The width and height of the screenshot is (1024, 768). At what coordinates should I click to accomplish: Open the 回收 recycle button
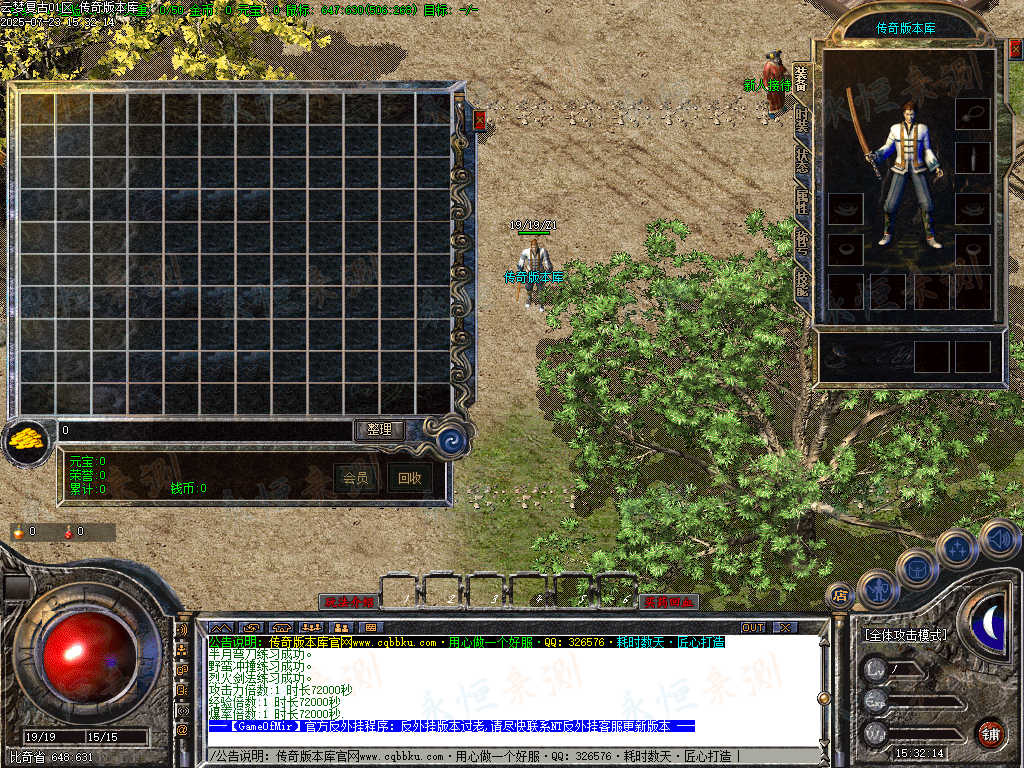409,478
